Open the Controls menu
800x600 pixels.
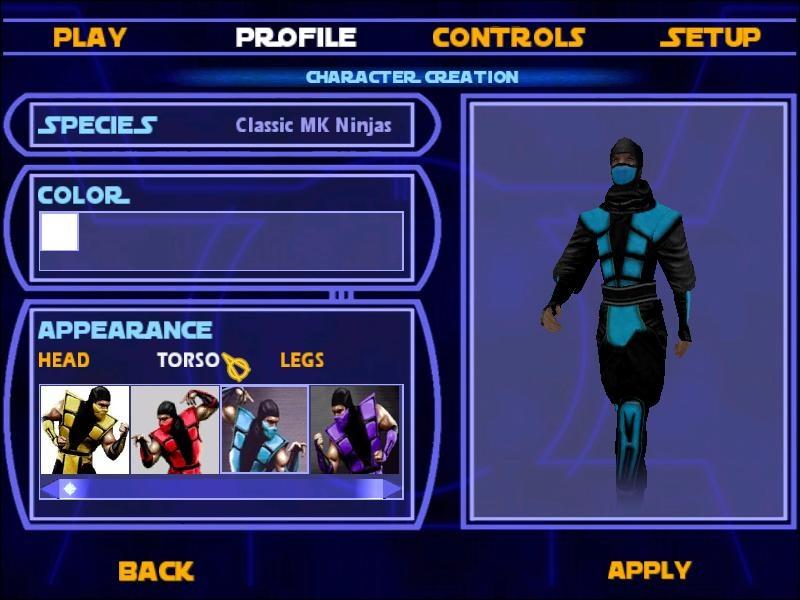point(508,38)
